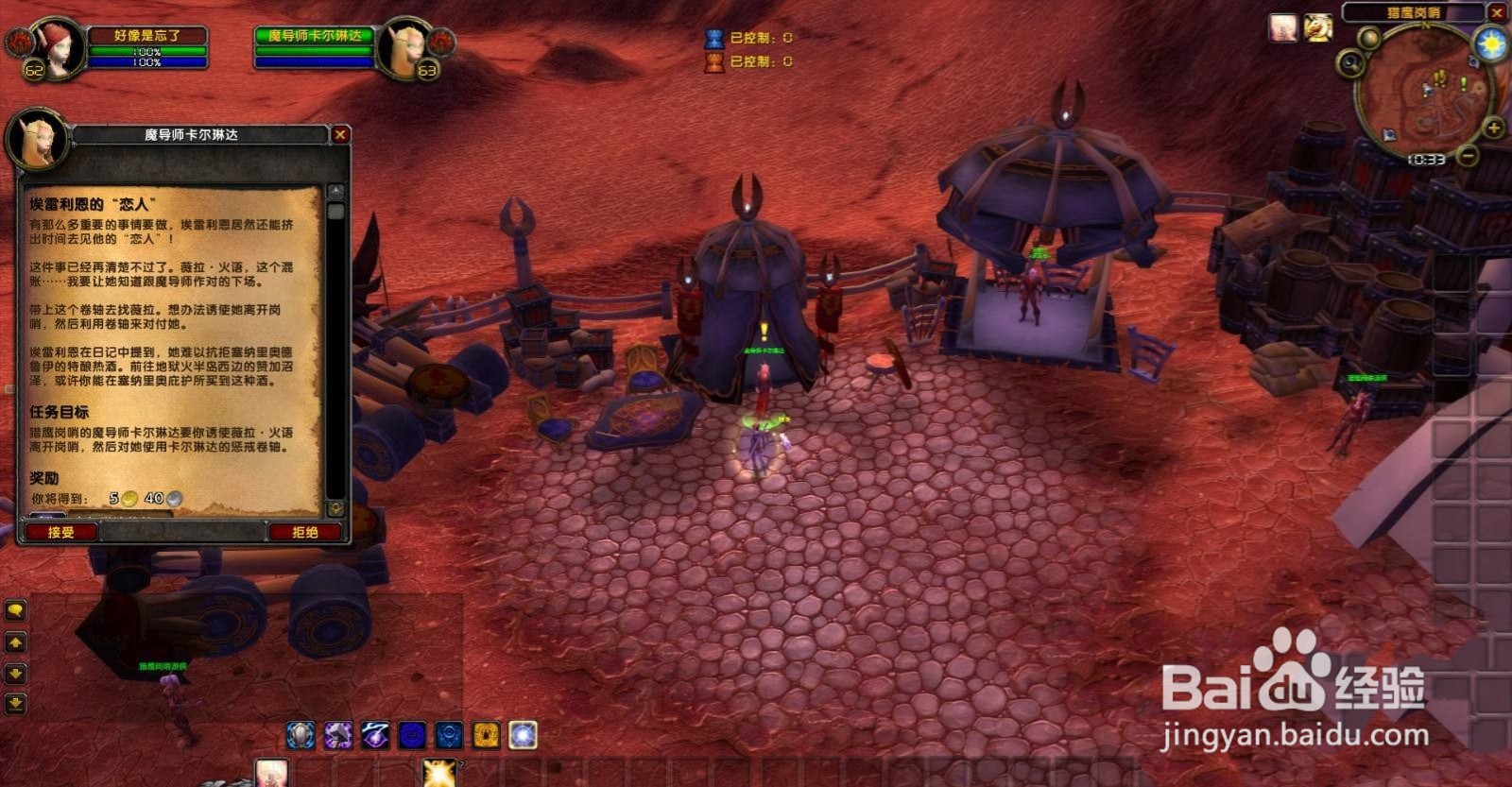The width and height of the screenshot is (1512, 787).
Task: Zoom out the minimap with minus button
Action: click(1468, 156)
